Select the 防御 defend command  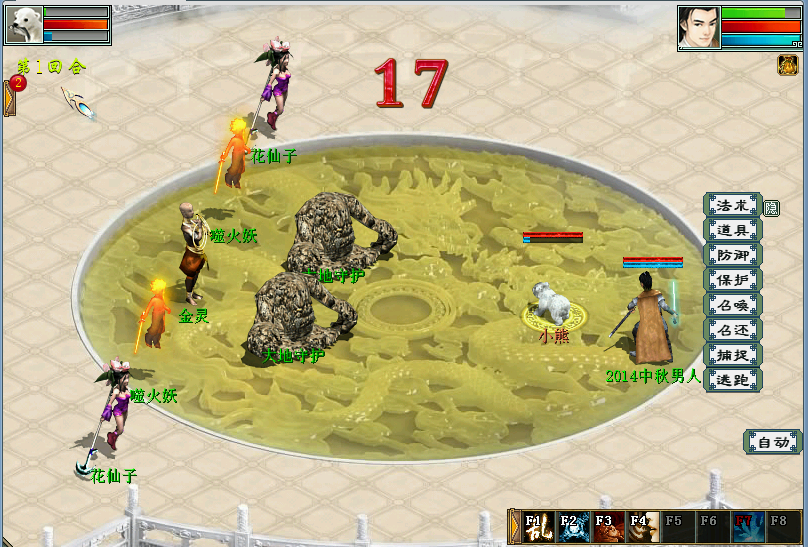[x=732, y=255]
